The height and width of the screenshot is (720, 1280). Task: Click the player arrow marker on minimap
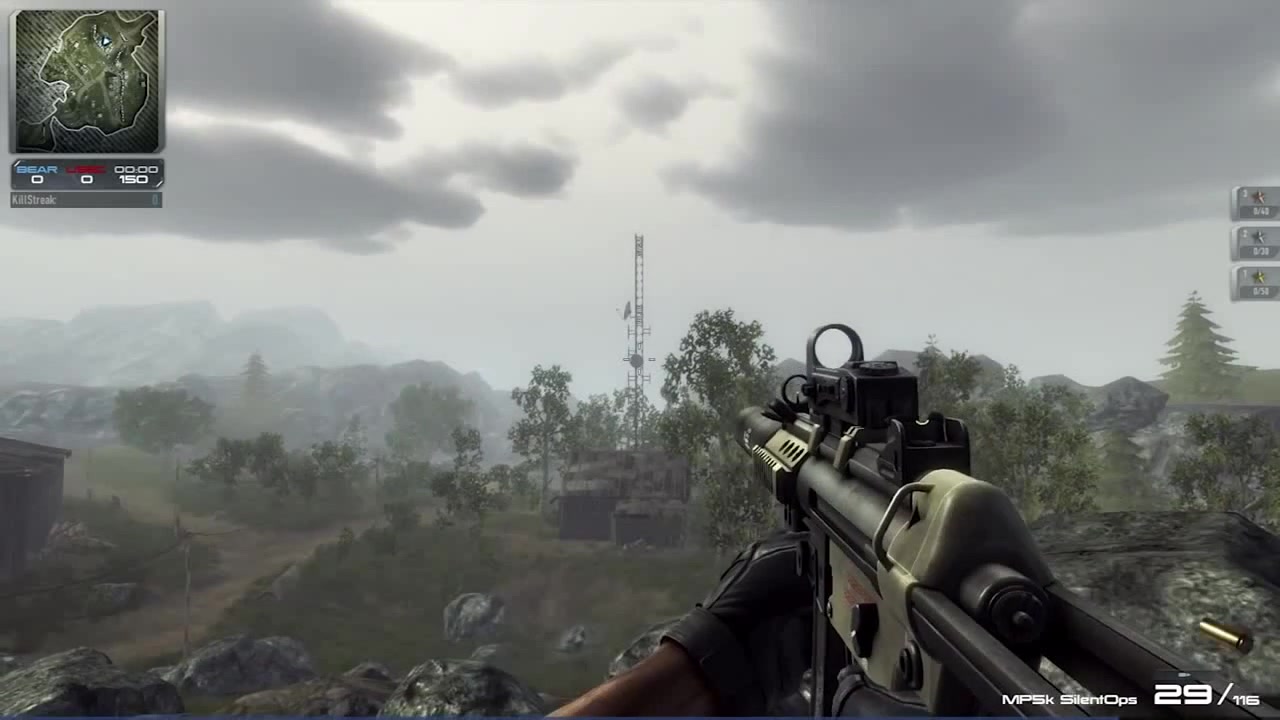click(105, 41)
